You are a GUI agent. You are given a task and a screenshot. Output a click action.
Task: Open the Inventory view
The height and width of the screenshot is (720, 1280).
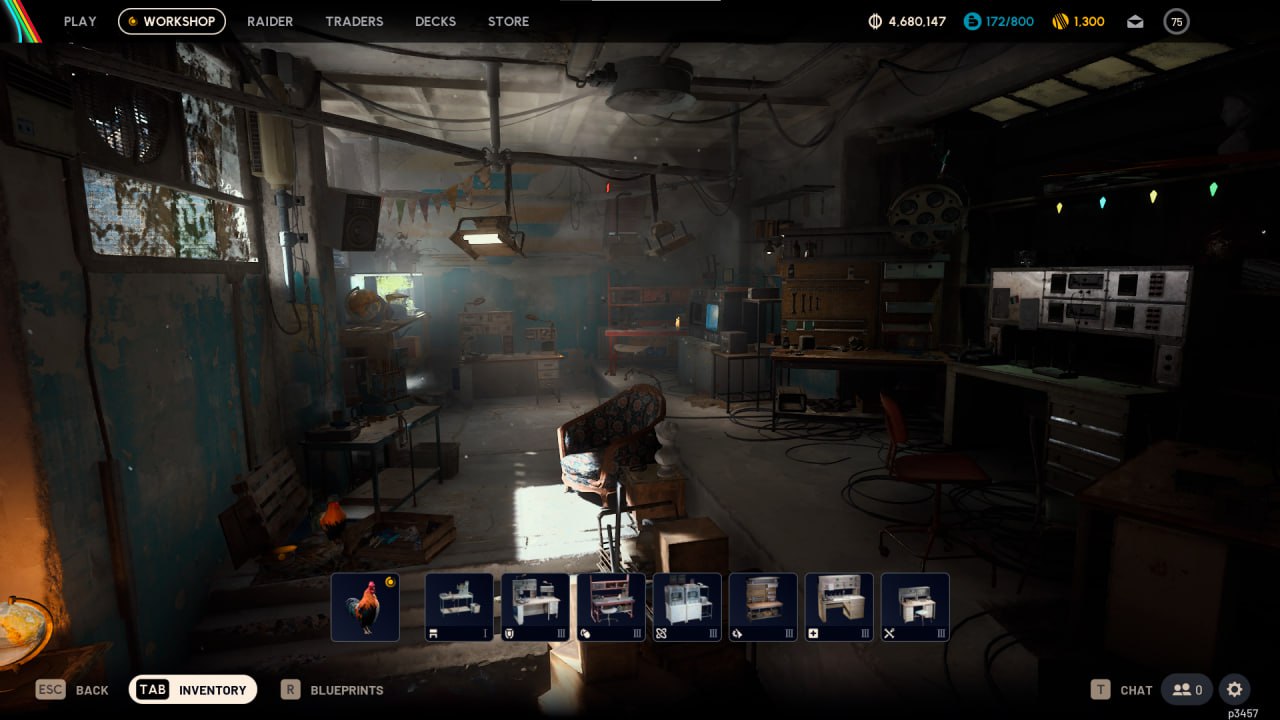[193, 689]
